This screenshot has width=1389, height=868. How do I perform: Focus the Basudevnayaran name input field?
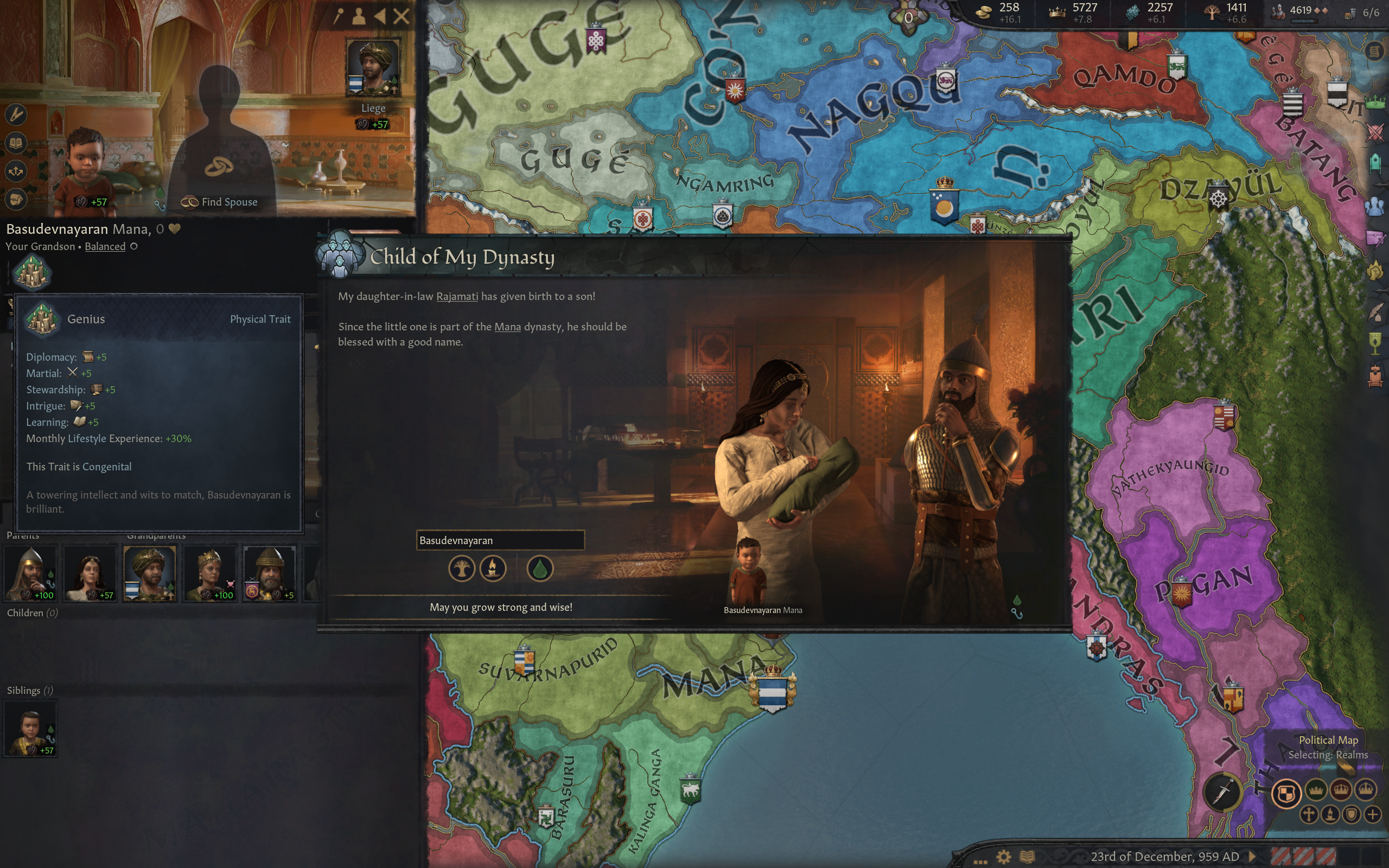500,540
